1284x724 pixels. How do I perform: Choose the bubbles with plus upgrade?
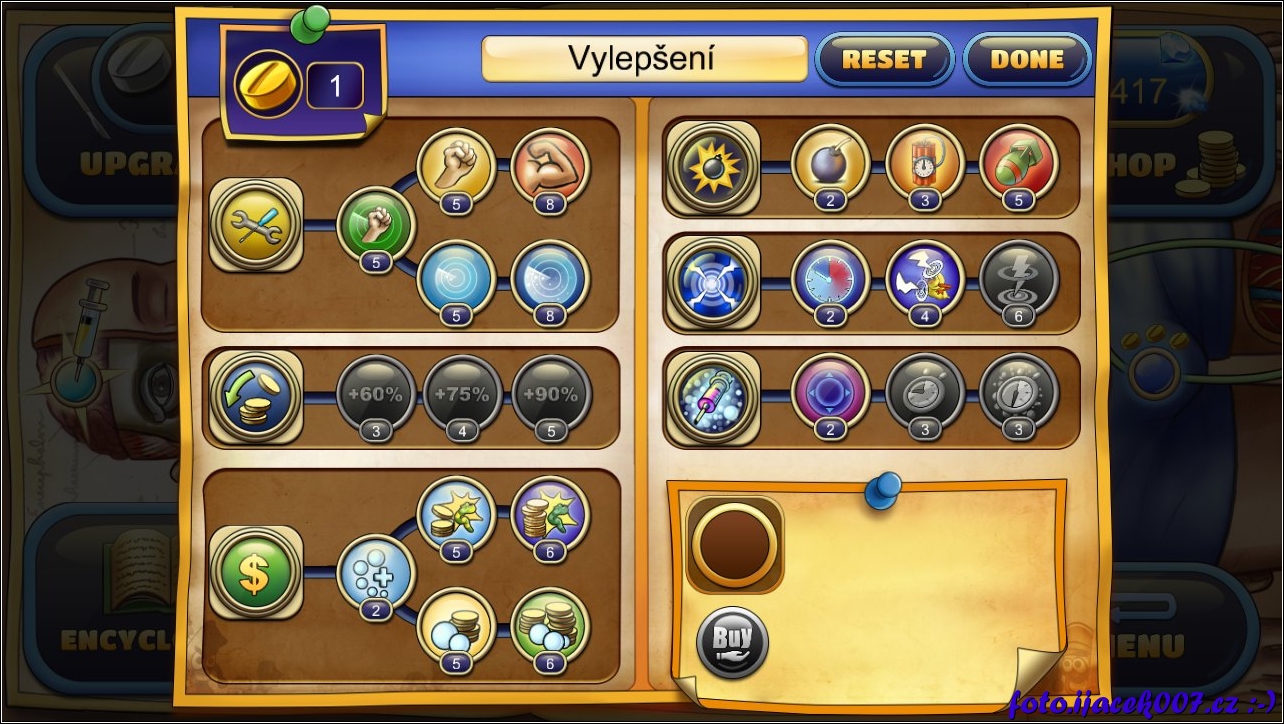point(375,573)
